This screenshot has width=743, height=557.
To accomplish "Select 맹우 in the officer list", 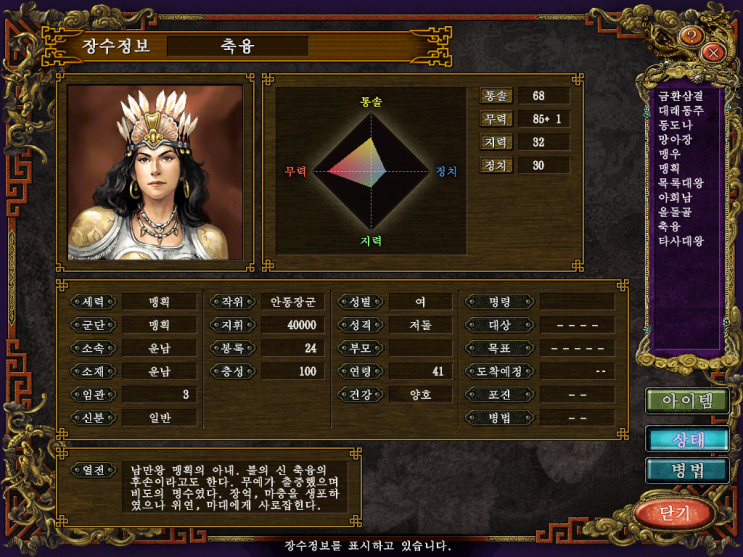I will pos(669,154).
